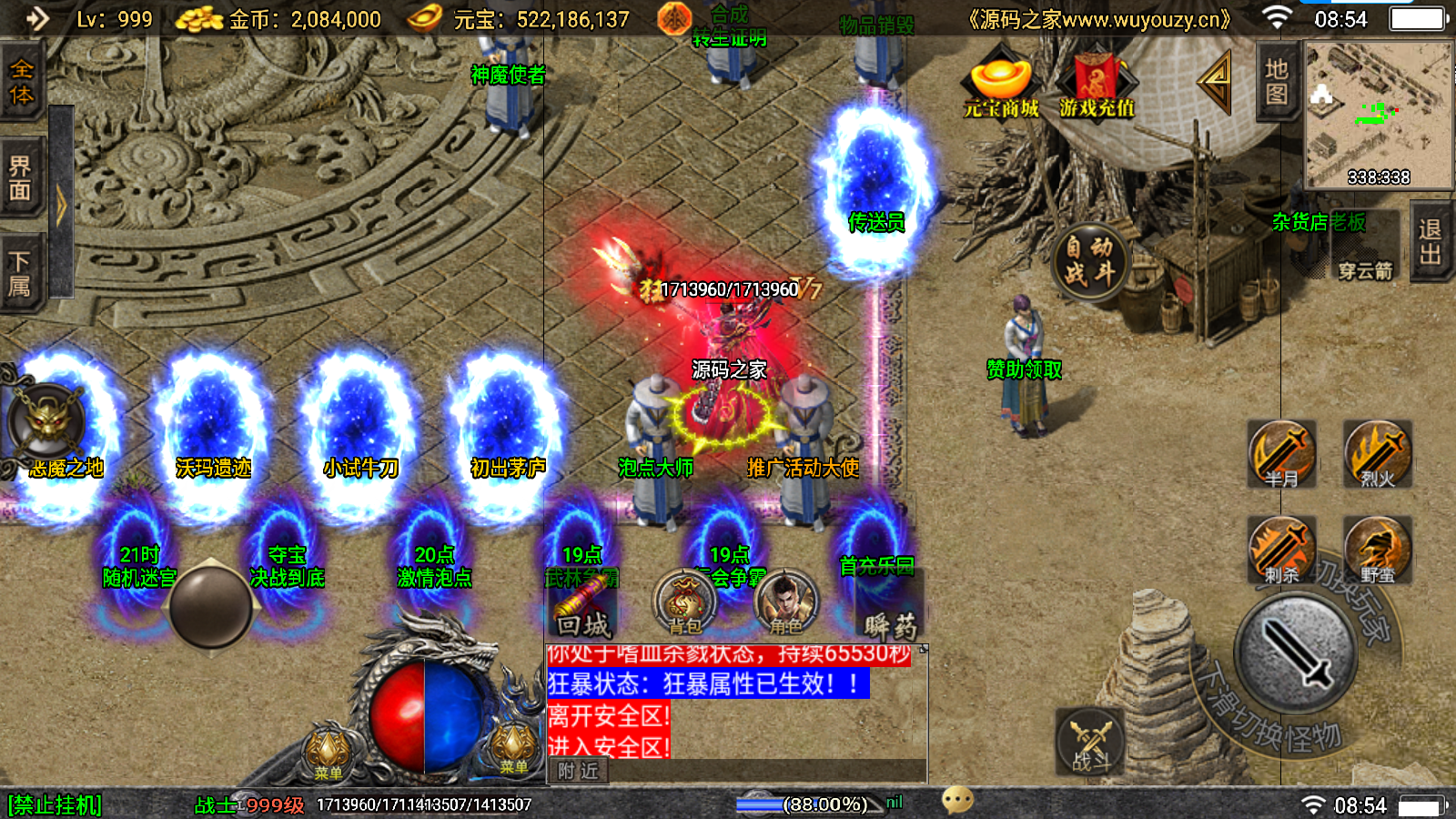Open the 地图 map button

[1276, 82]
